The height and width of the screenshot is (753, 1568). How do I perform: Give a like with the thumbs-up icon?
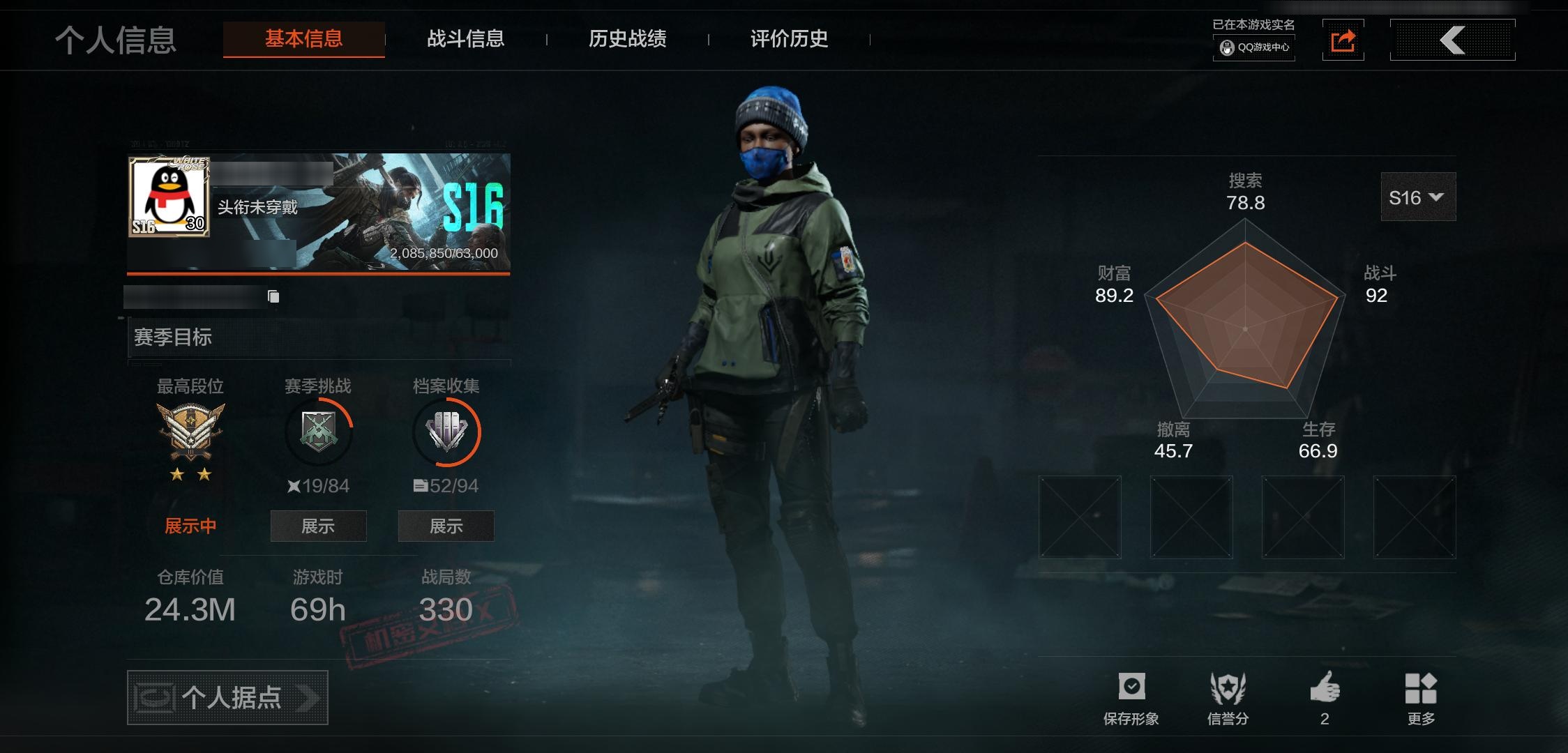[x=1325, y=690]
